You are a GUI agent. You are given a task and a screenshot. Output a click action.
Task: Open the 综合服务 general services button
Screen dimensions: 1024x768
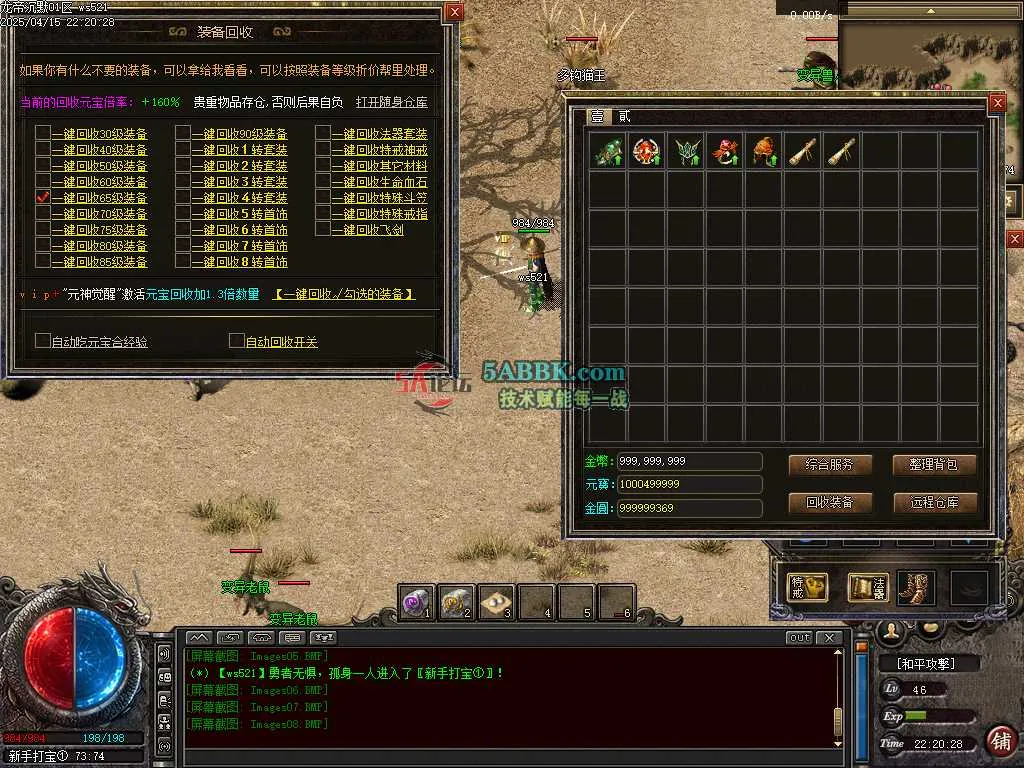(x=830, y=465)
